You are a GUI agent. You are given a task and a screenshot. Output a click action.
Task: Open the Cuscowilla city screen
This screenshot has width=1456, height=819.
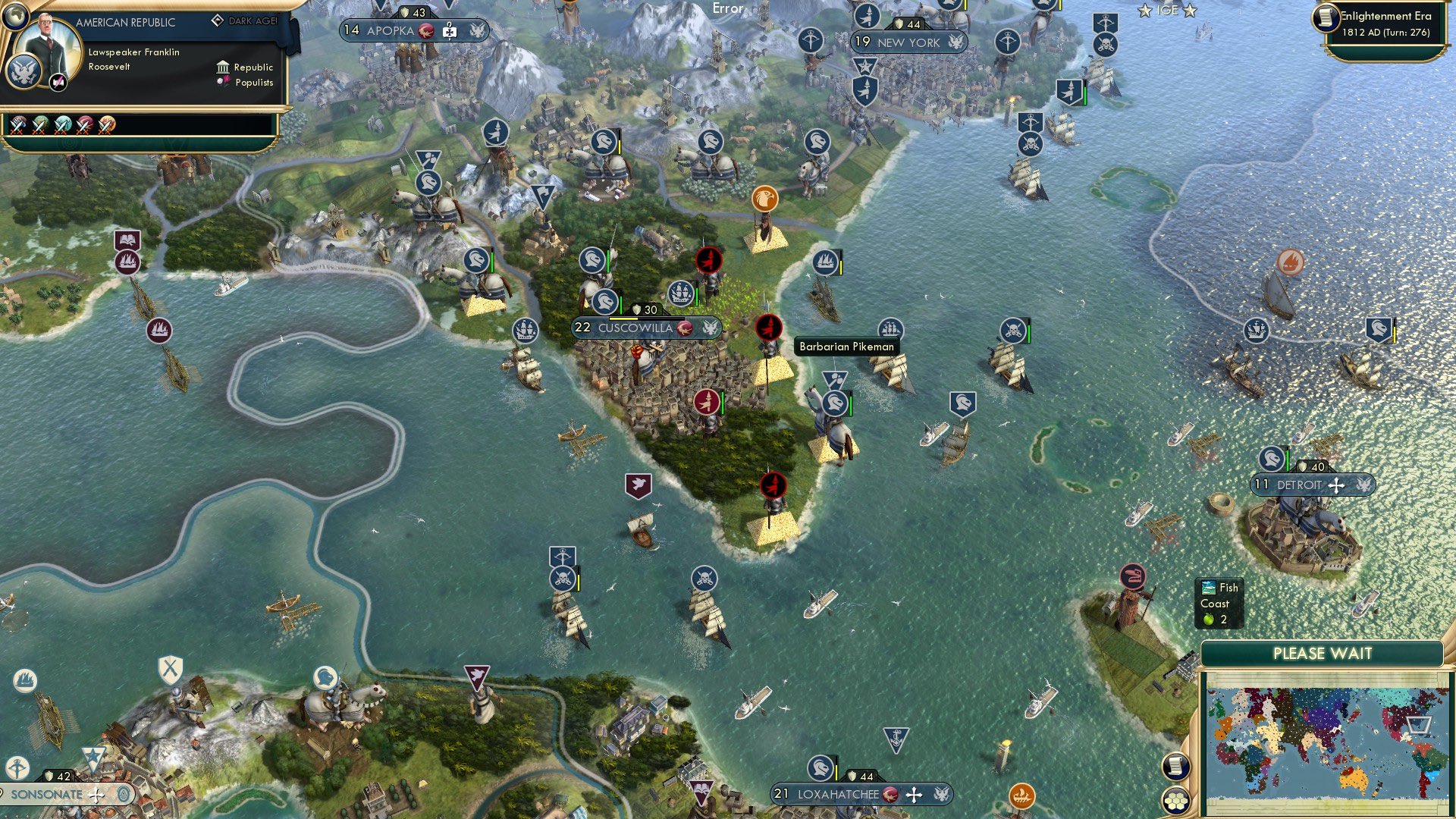[635, 328]
